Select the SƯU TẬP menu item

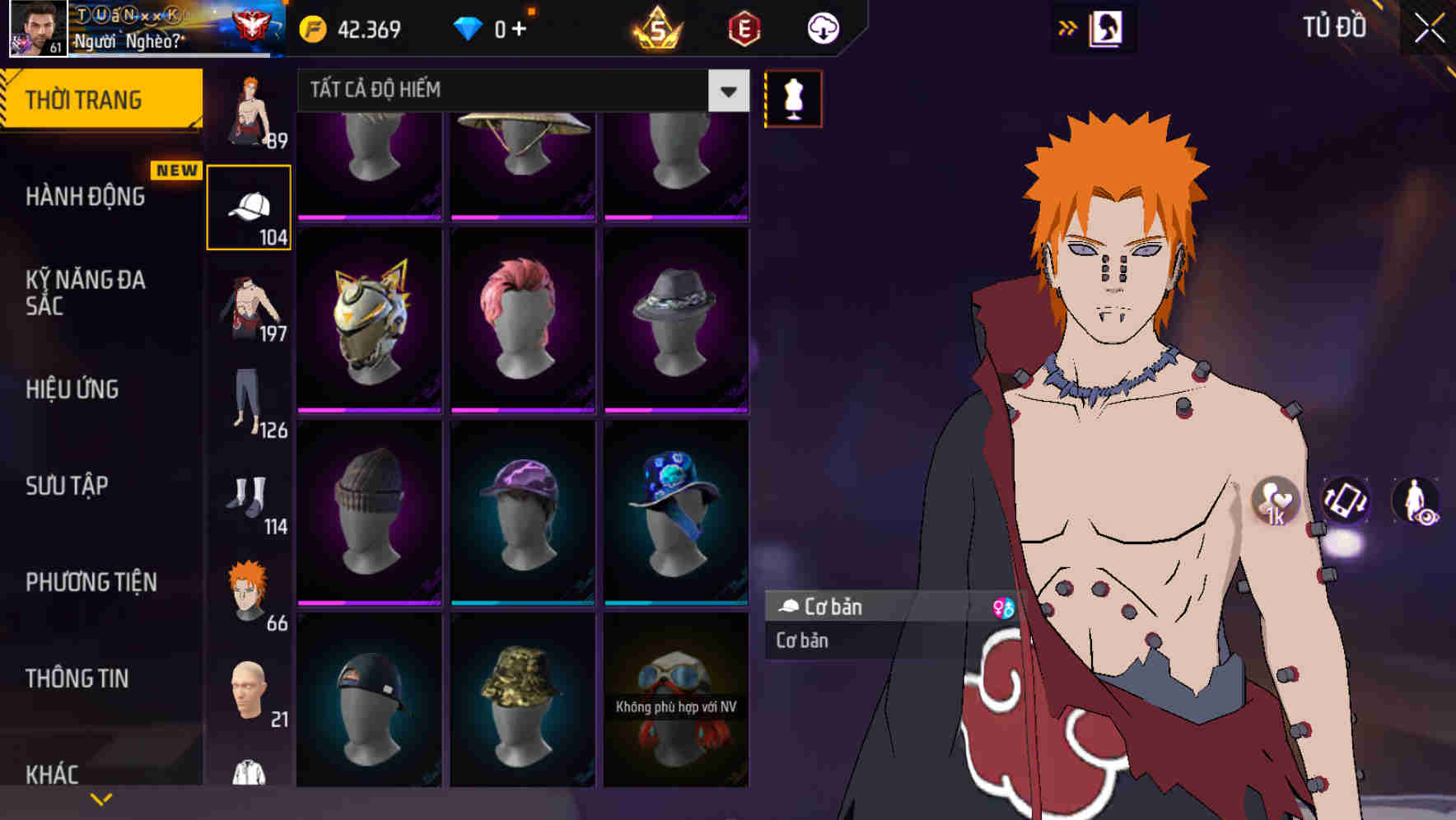tap(66, 487)
